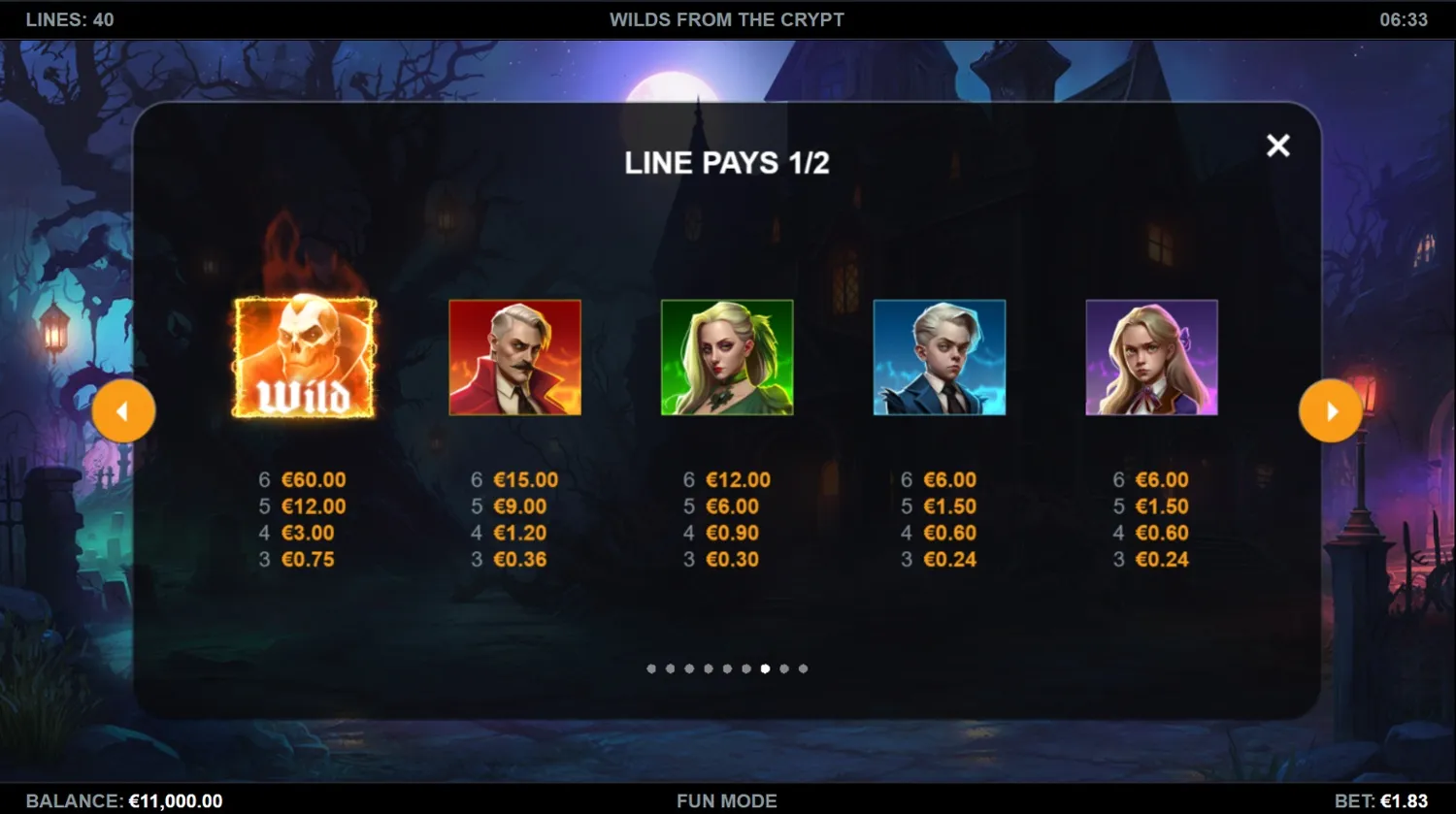The height and width of the screenshot is (814, 1456).
Task: Close the Line Pays overlay
Action: coord(1277,146)
